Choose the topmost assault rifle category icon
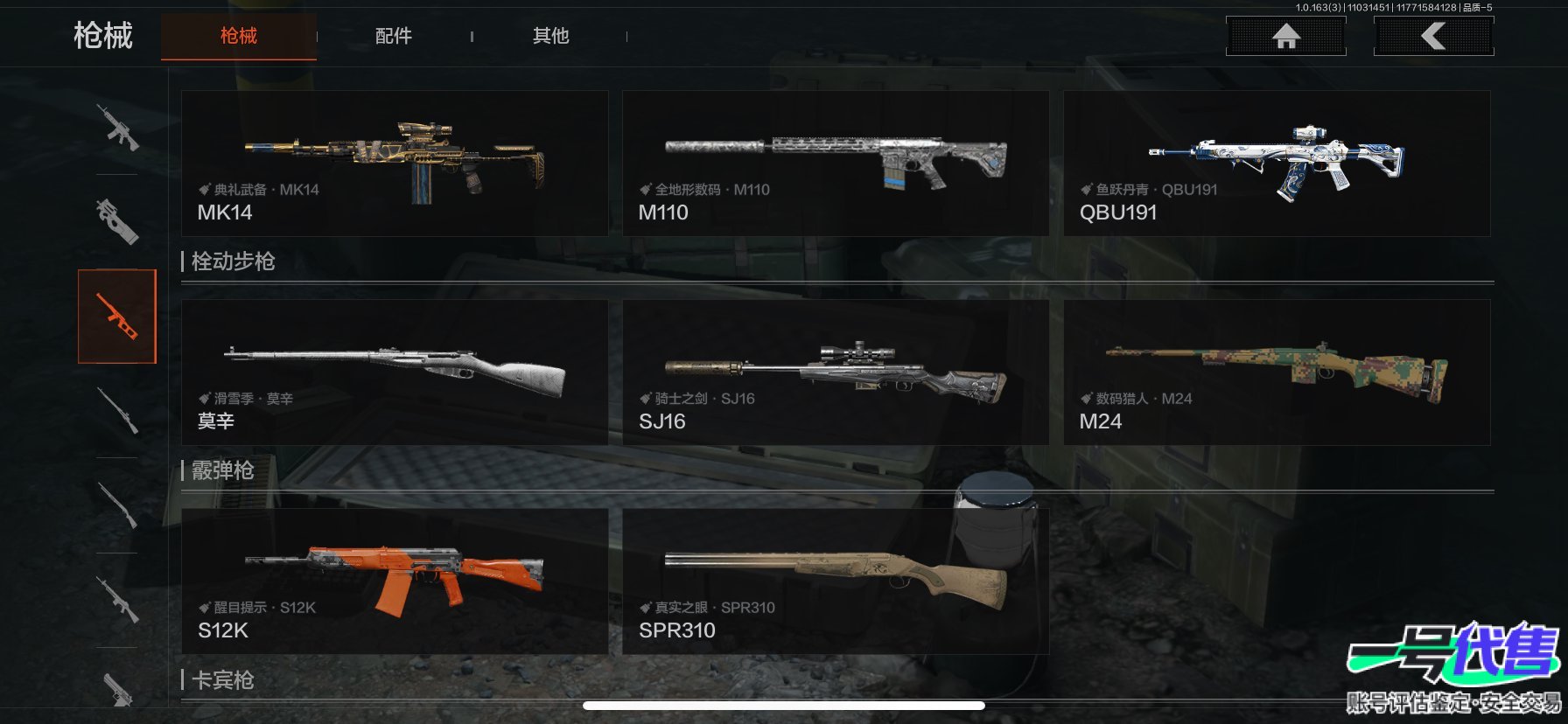The width and height of the screenshot is (1568, 724). [117, 129]
